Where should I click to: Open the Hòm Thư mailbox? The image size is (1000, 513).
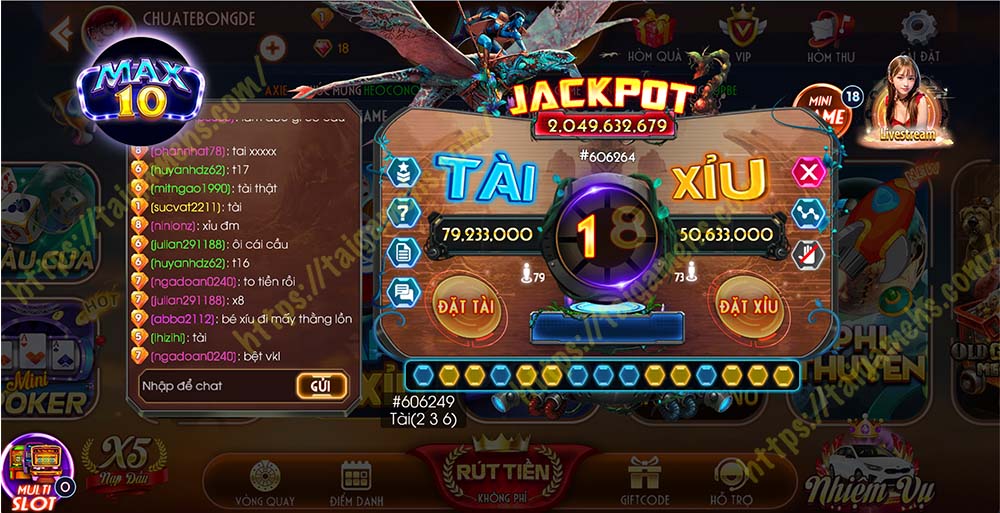832,38
